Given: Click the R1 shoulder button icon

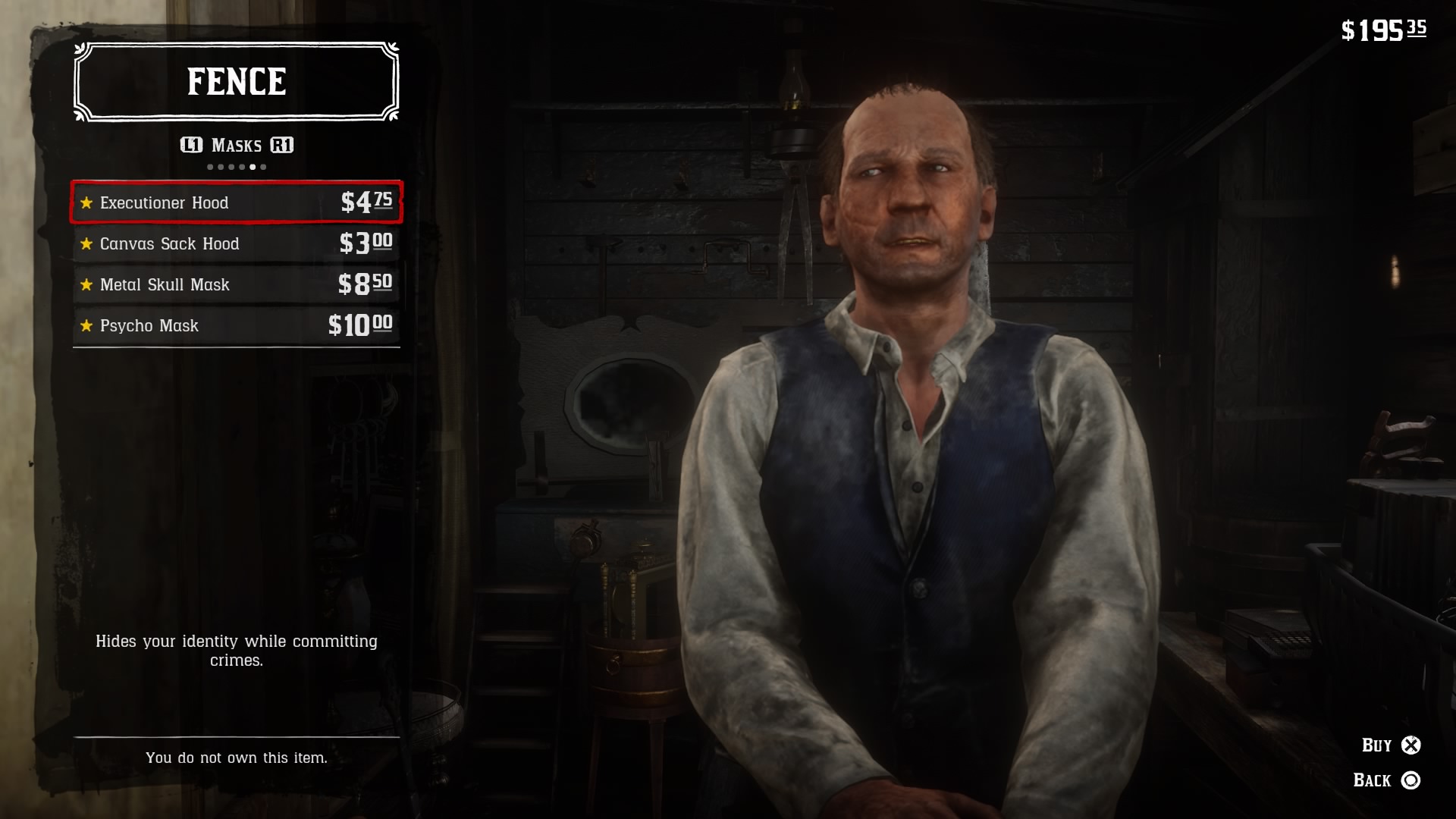Looking at the screenshot, I should coord(282,146).
